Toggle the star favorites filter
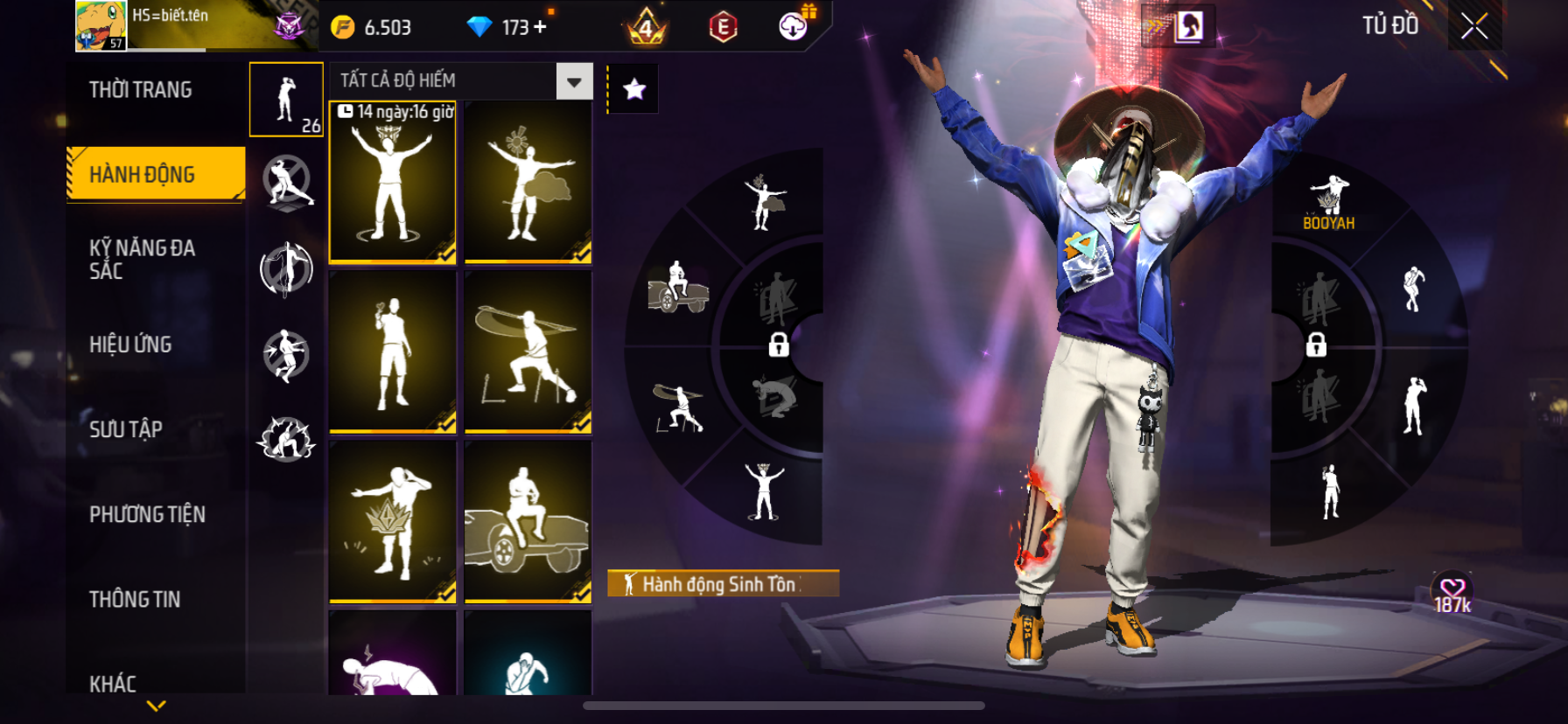The width and height of the screenshot is (1568, 724). 634,88
